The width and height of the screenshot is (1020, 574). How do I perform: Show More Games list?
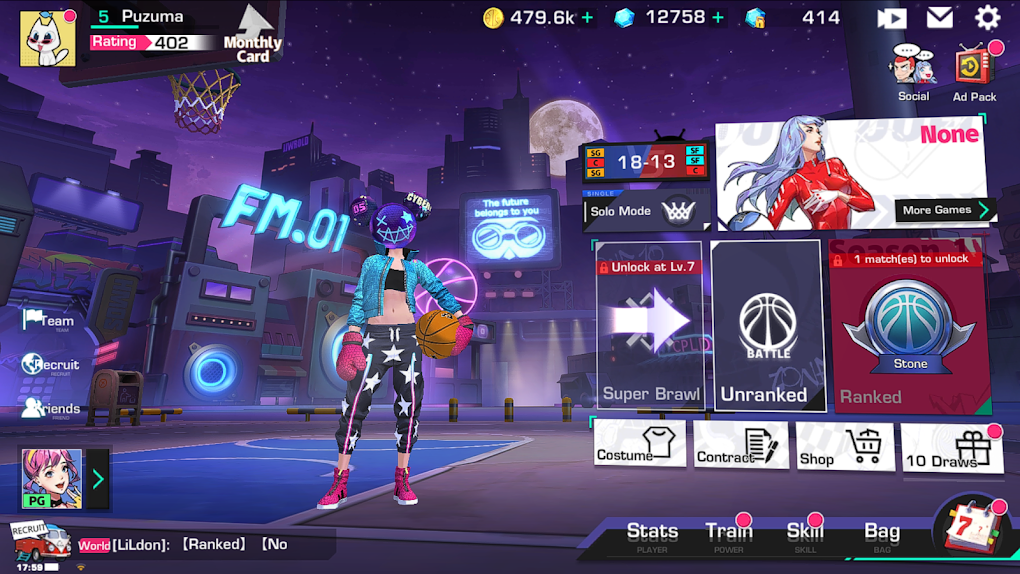click(x=944, y=210)
